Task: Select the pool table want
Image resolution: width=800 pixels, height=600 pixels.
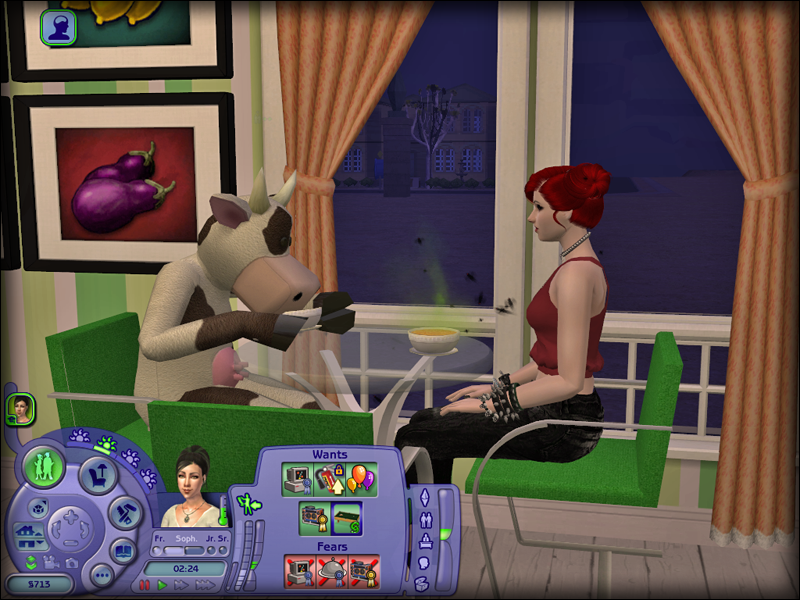Action: [345, 518]
